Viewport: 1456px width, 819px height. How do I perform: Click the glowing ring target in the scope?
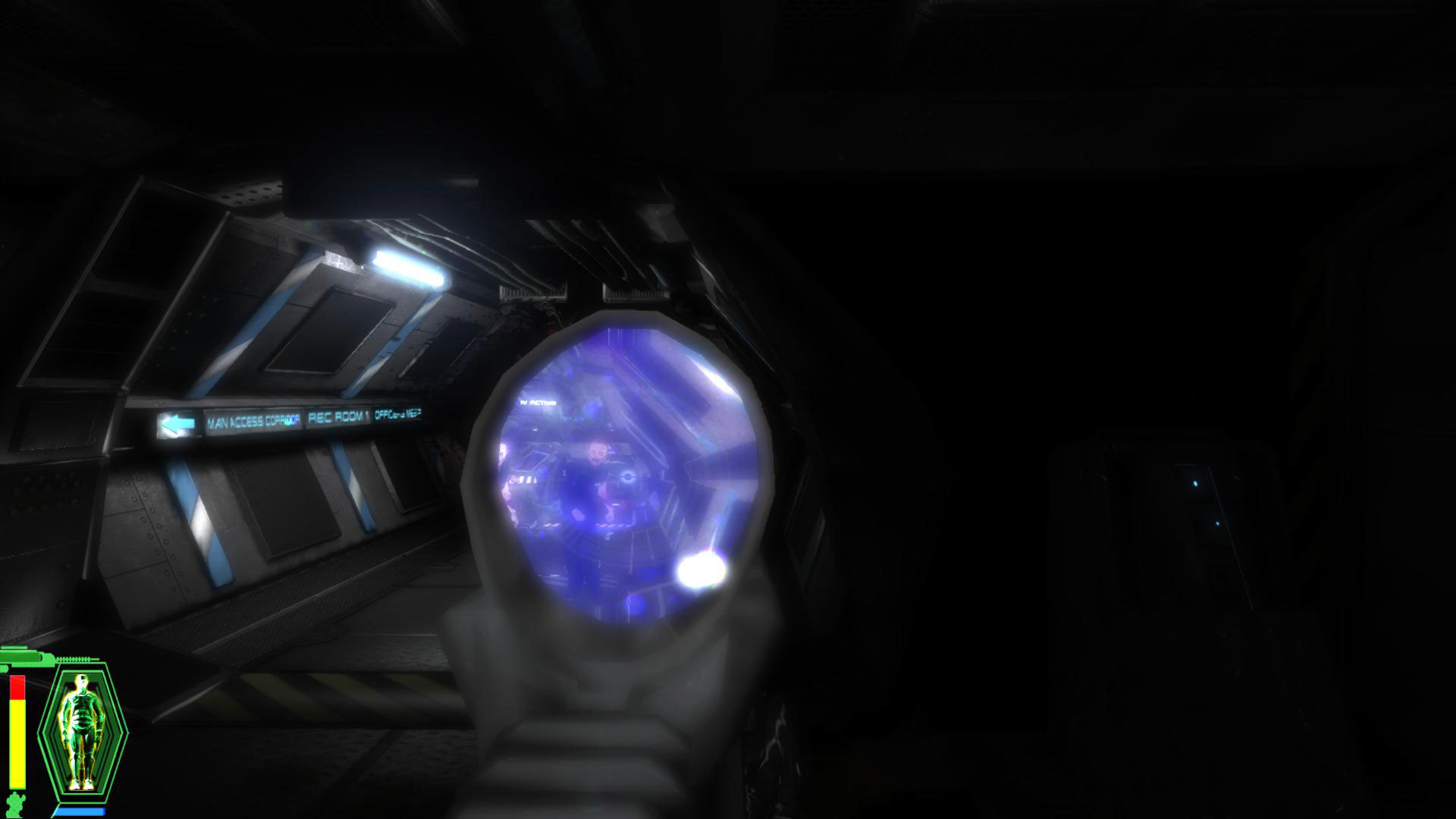[x=627, y=476]
